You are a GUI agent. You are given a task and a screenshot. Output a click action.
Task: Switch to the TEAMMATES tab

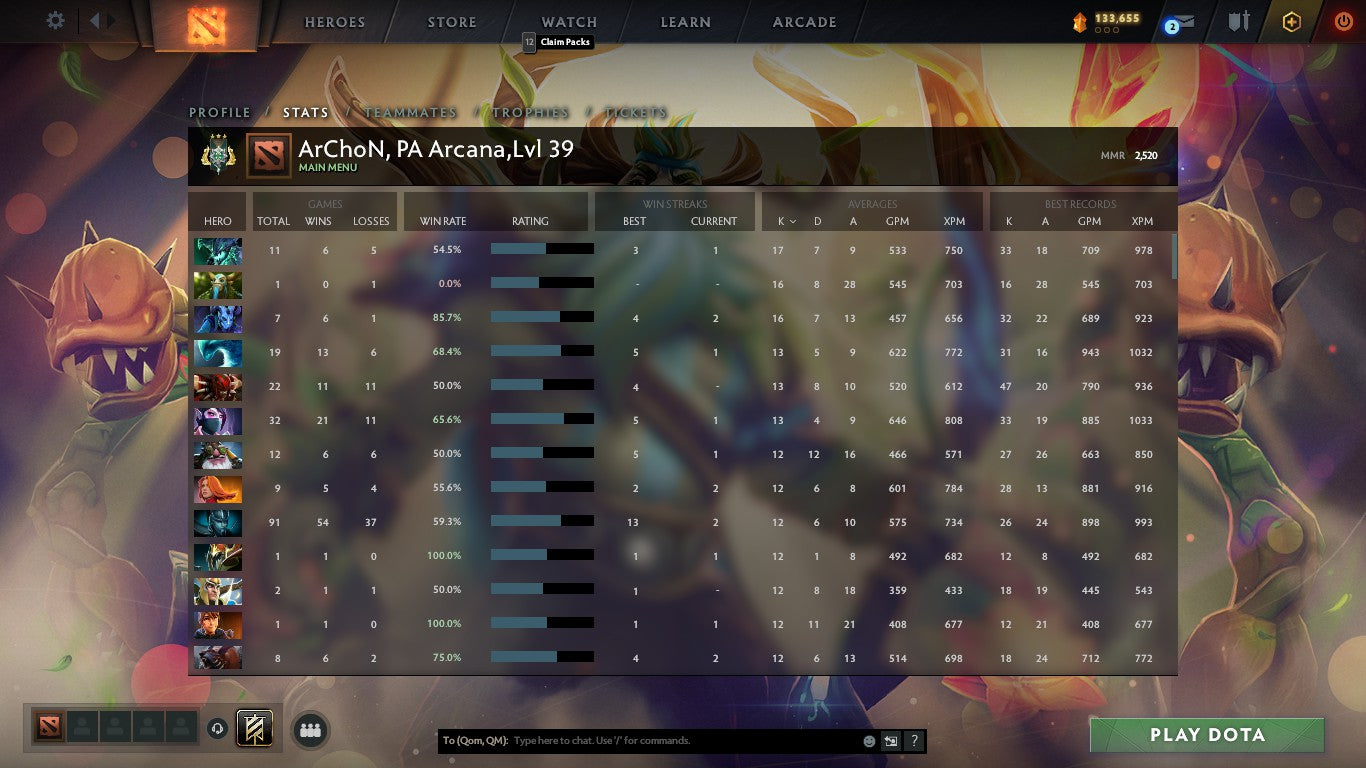(x=411, y=113)
